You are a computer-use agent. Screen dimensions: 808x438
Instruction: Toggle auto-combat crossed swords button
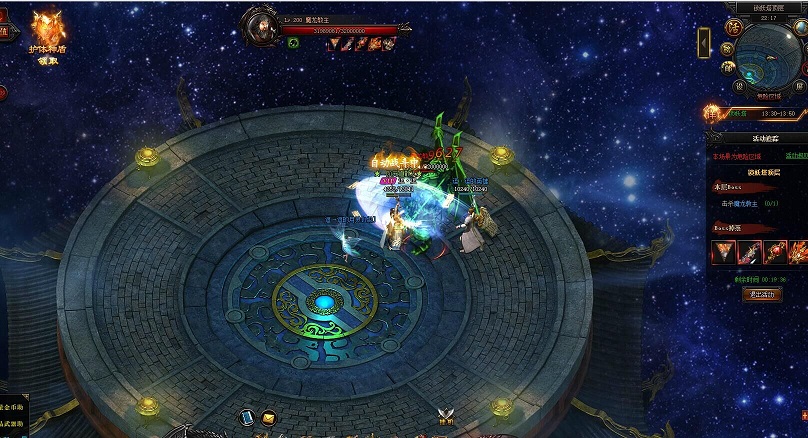[446, 418]
